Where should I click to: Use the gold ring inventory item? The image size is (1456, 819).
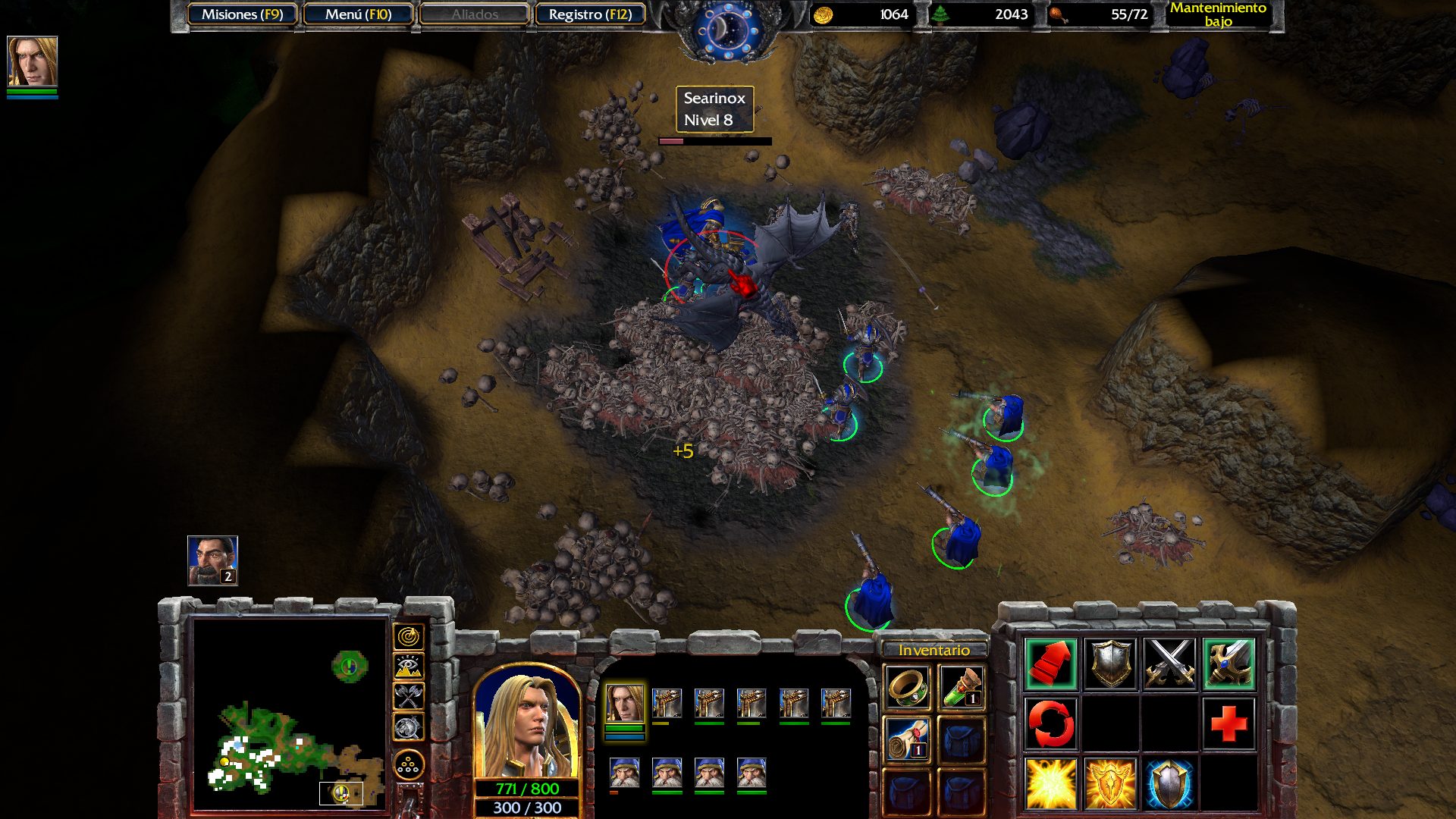pos(907,687)
